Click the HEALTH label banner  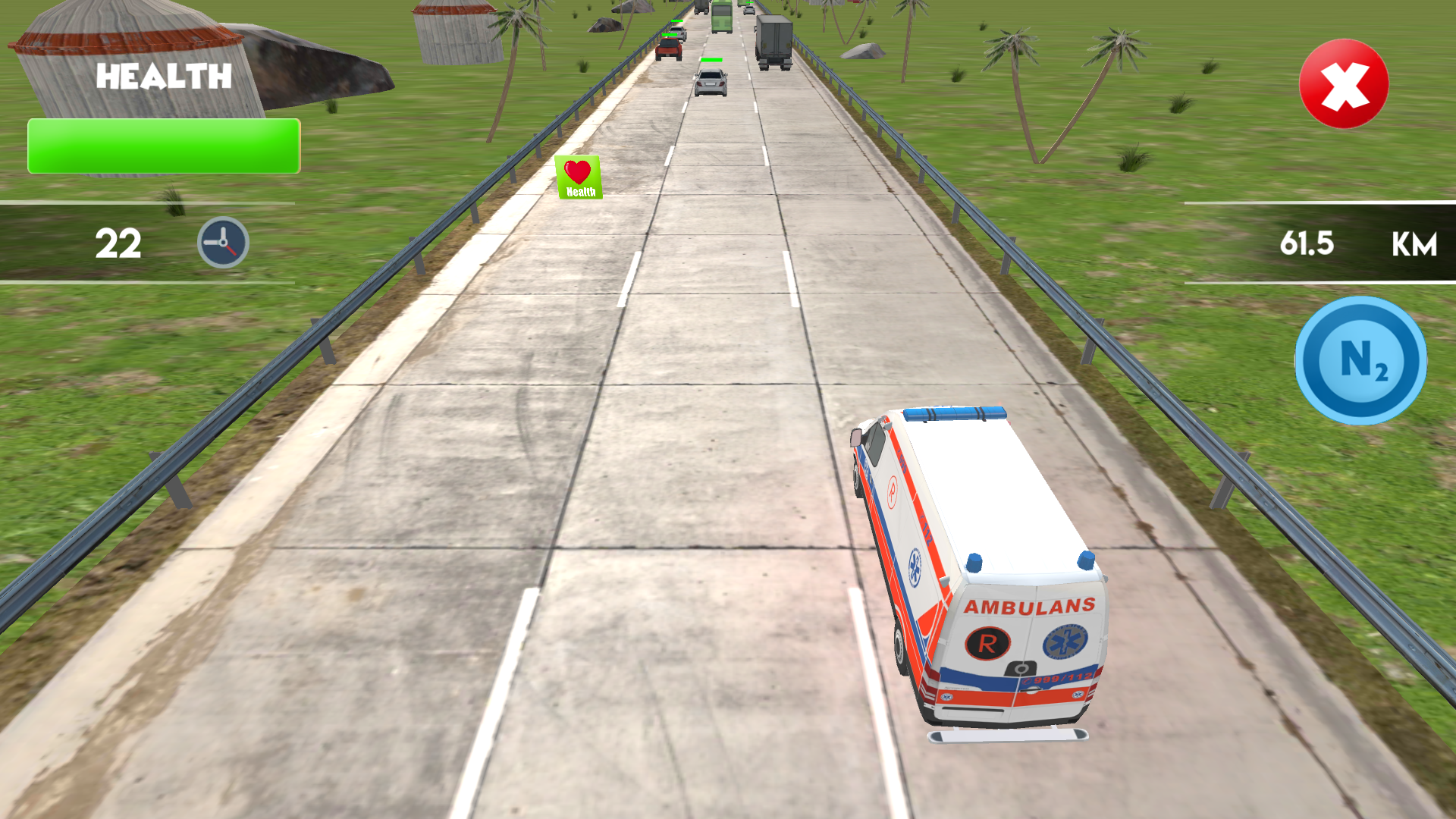coord(164,76)
